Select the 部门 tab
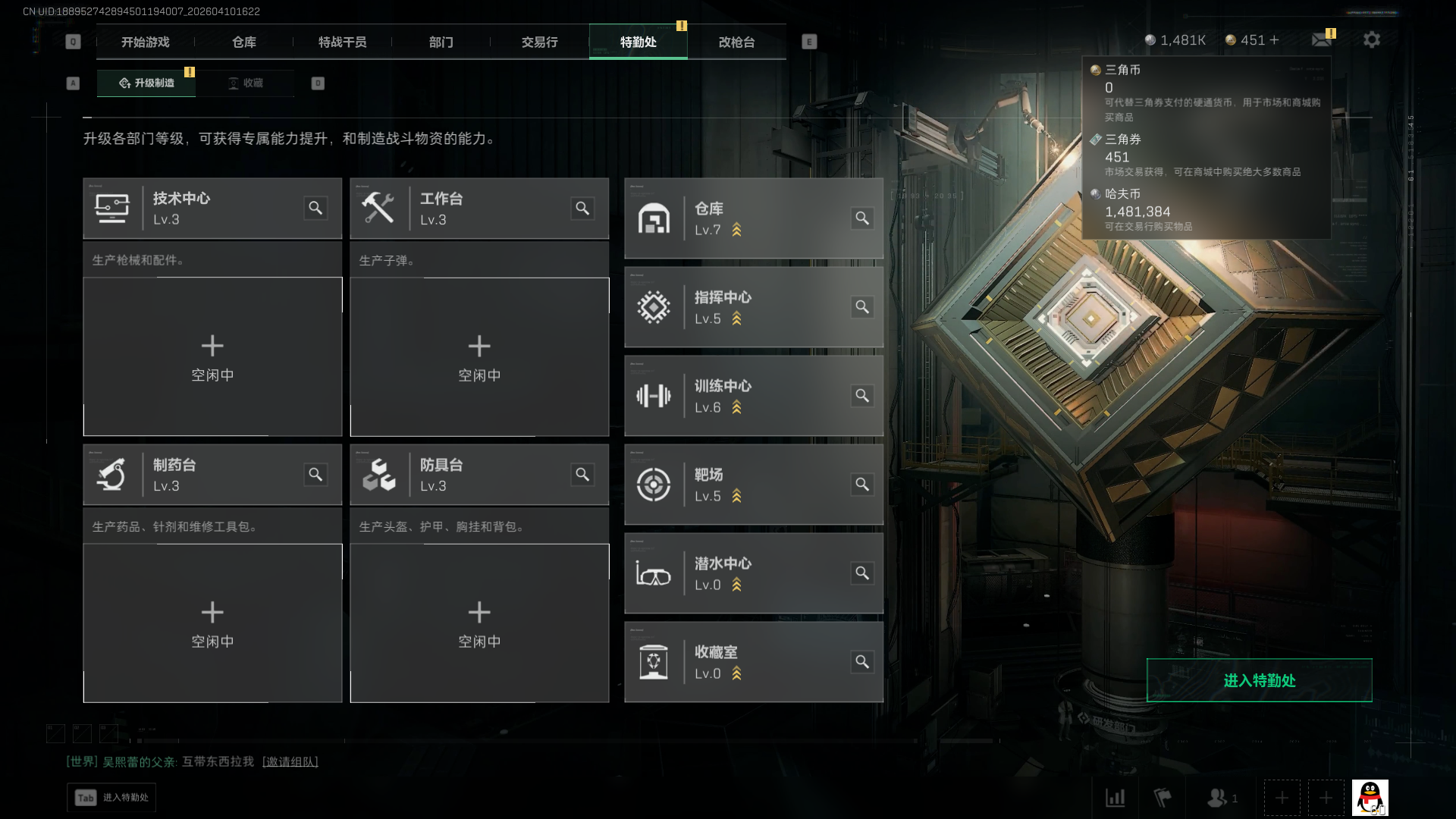This screenshot has width=1456, height=819. pyautogui.click(x=441, y=42)
